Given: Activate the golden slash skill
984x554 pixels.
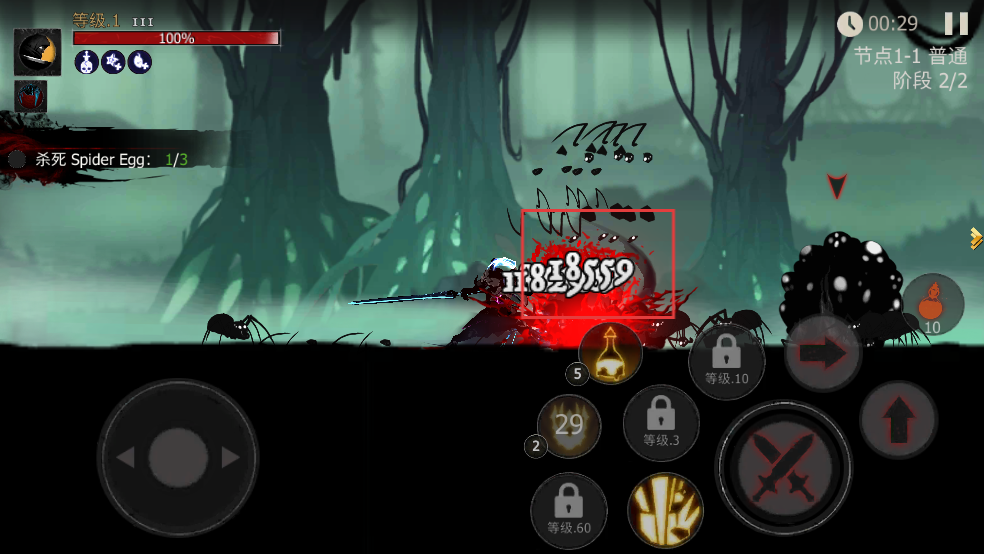Looking at the screenshot, I should [665, 509].
